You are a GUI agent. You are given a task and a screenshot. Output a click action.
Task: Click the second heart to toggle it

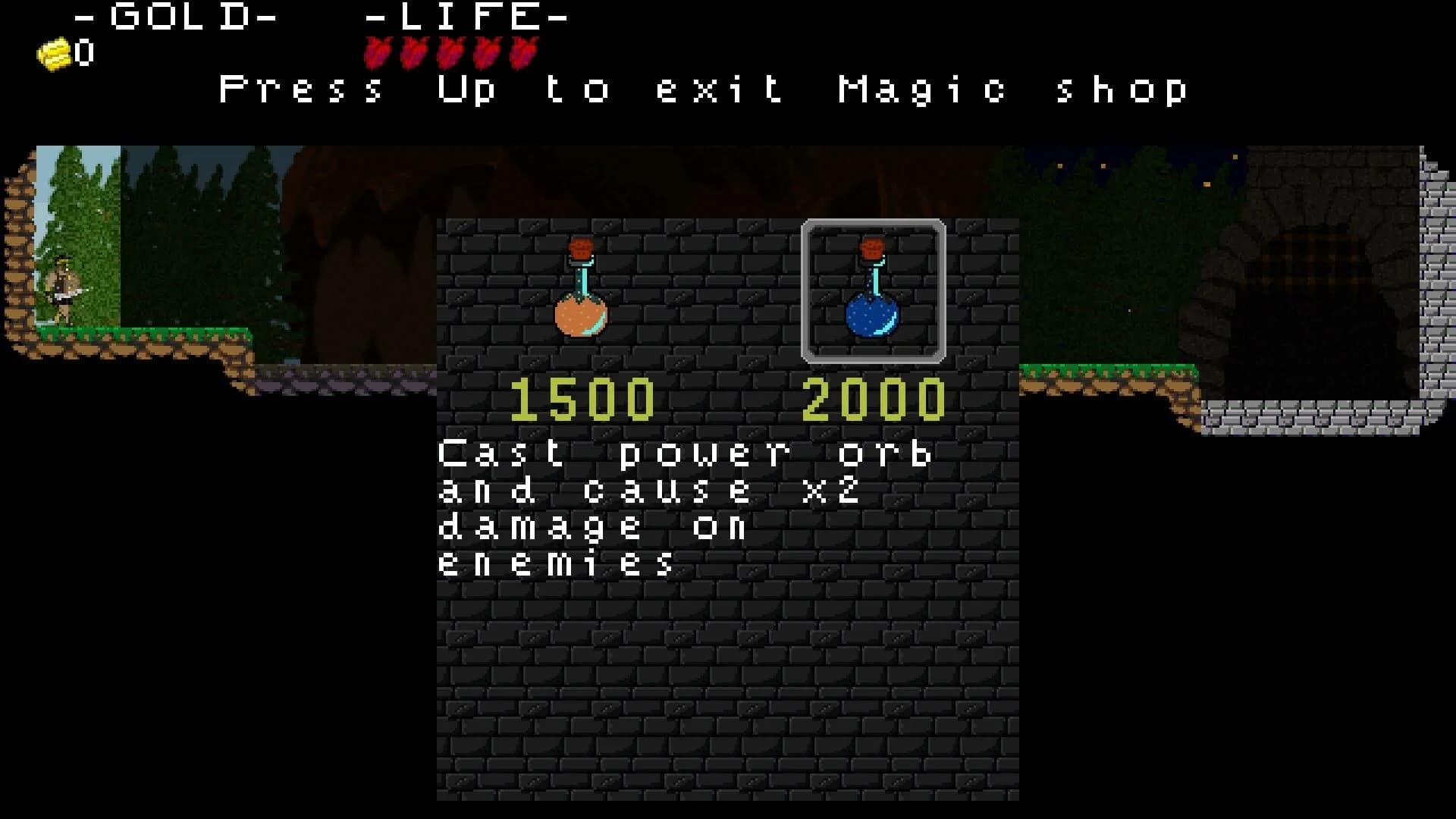click(413, 51)
